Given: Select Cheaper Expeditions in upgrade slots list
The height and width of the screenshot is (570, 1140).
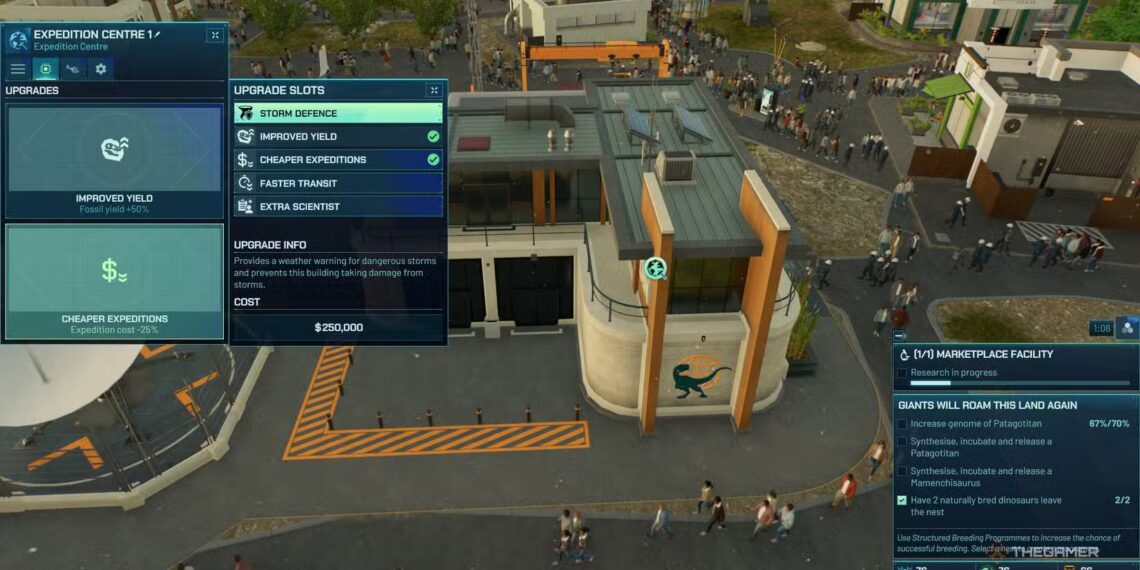Looking at the screenshot, I should coord(338,159).
